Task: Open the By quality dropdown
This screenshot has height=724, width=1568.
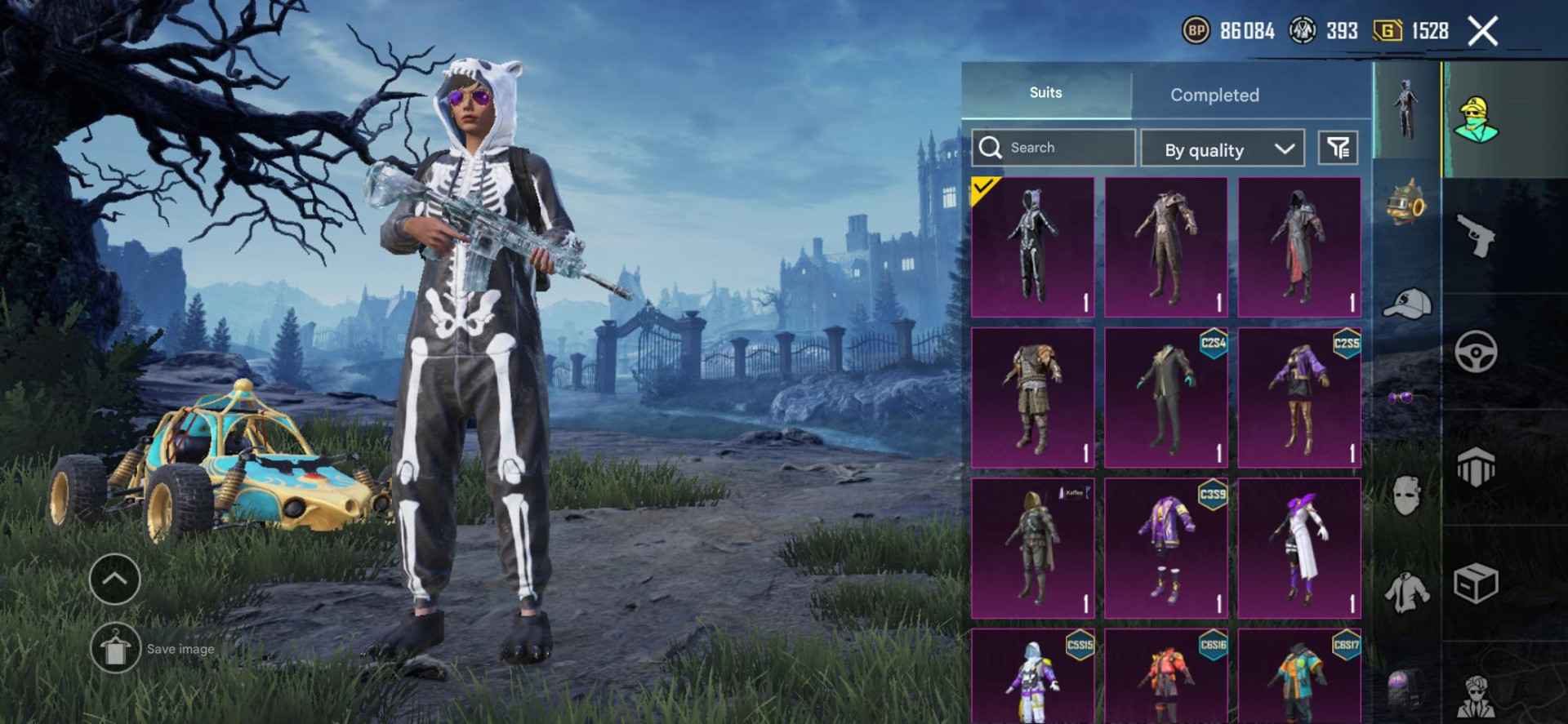Action: click(1223, 149)
